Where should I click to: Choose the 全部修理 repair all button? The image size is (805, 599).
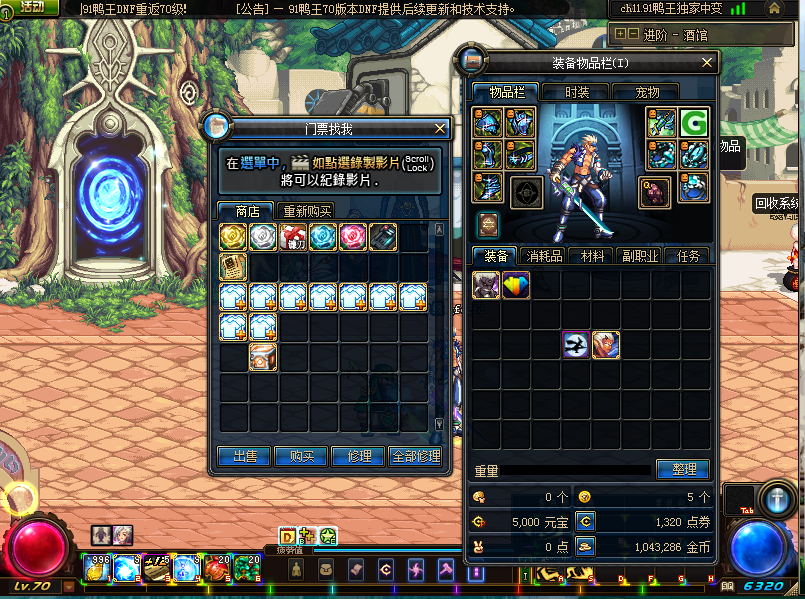(x=415, y=456)
